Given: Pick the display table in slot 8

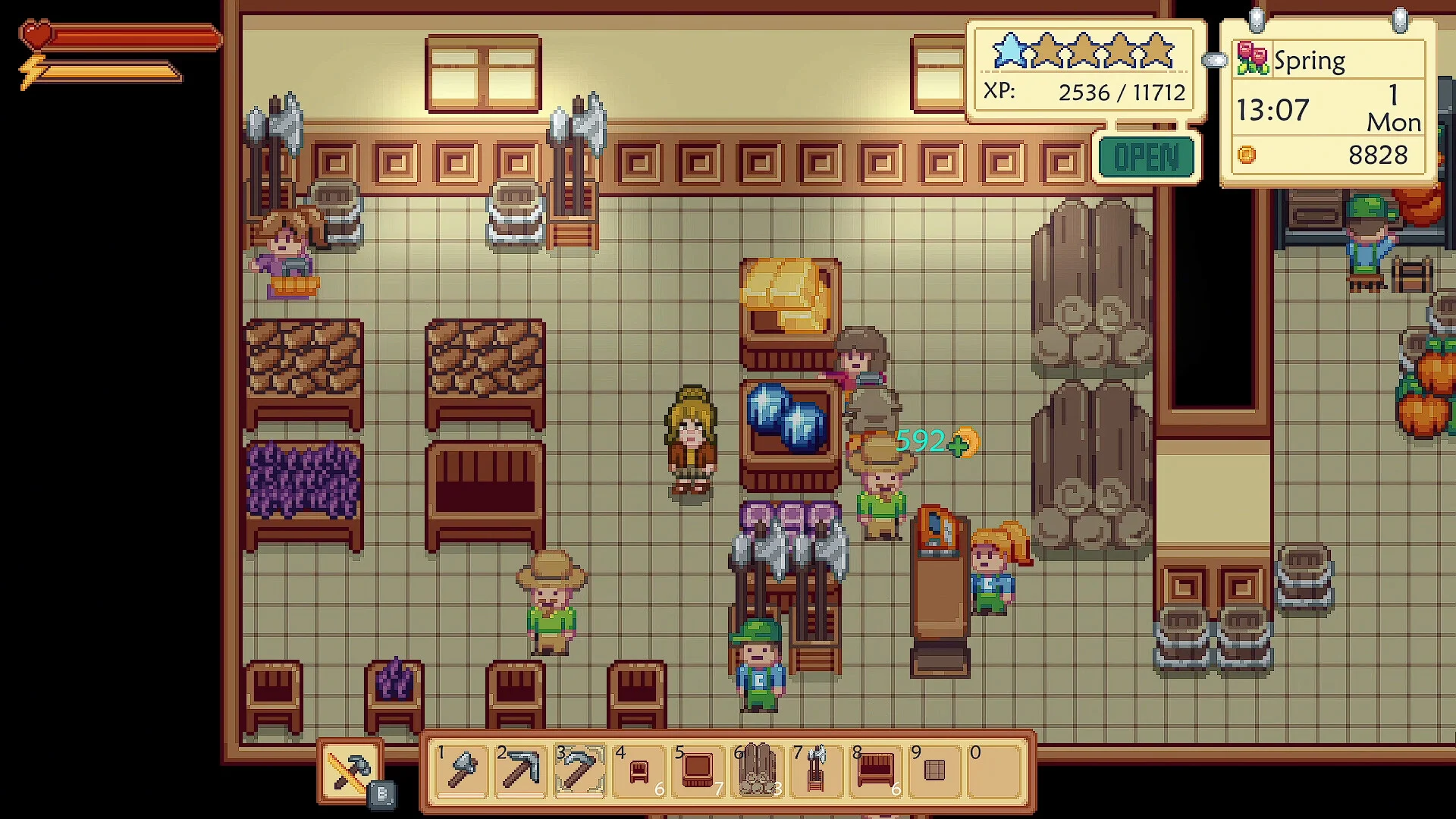Looking at the screenshot, I should (875, 770).
